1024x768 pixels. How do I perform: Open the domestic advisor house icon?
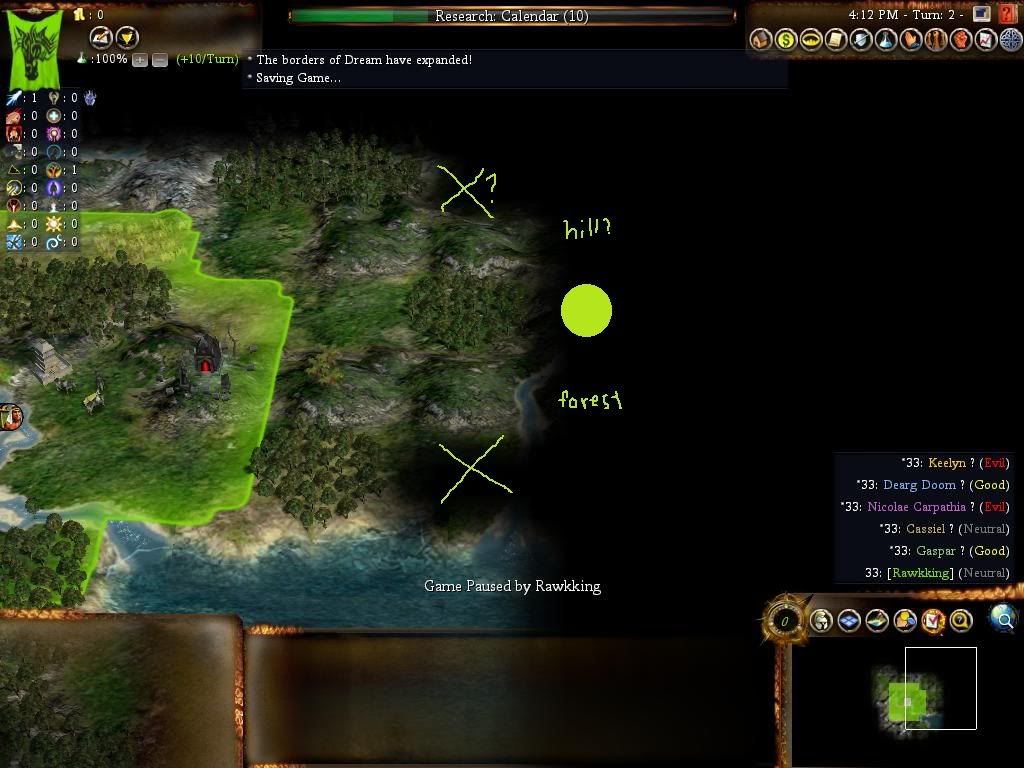pyautogui.click(x=761, y=40)
